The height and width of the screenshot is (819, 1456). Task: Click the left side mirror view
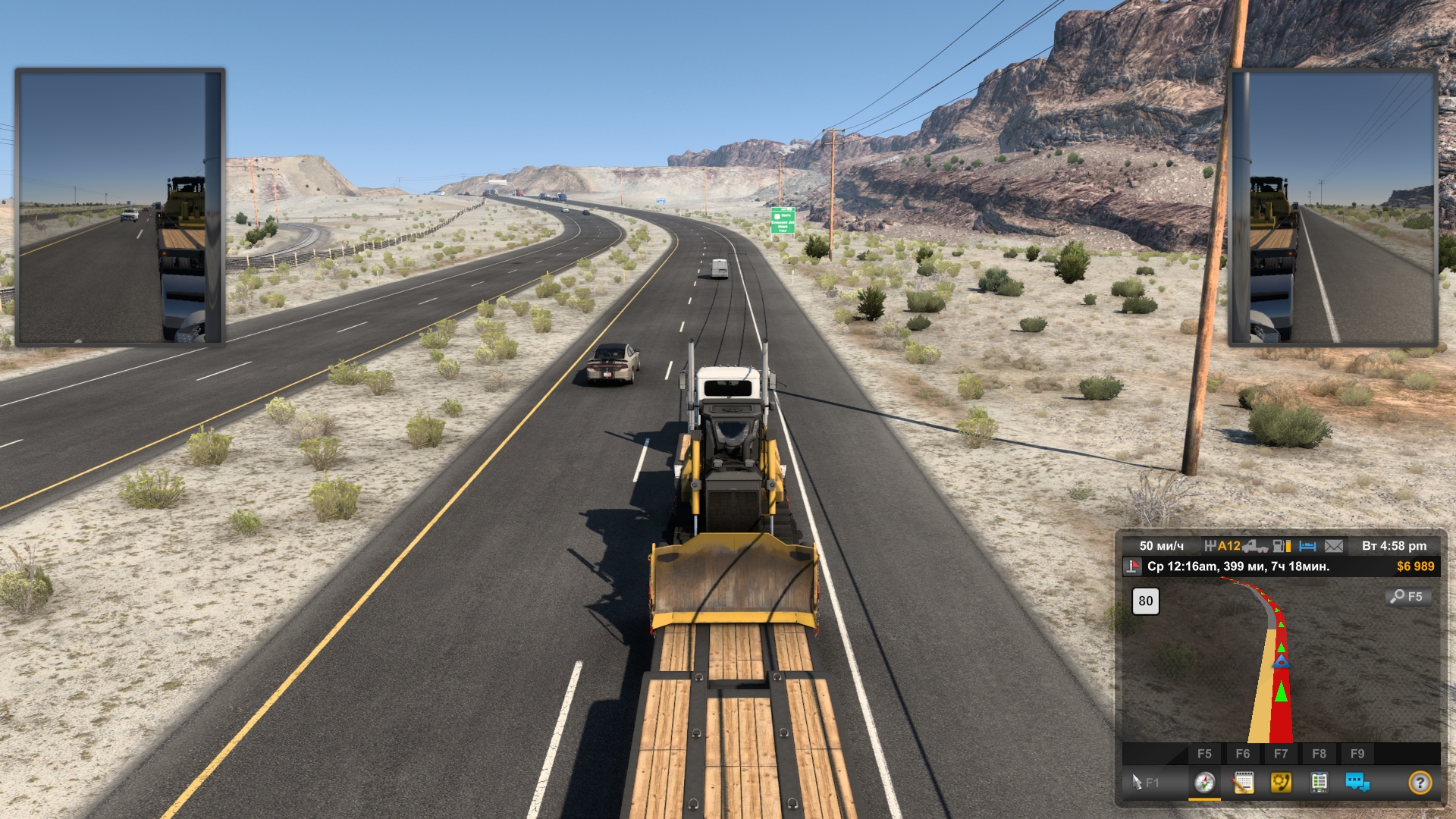pyautogui.click(x=120, y=207)
